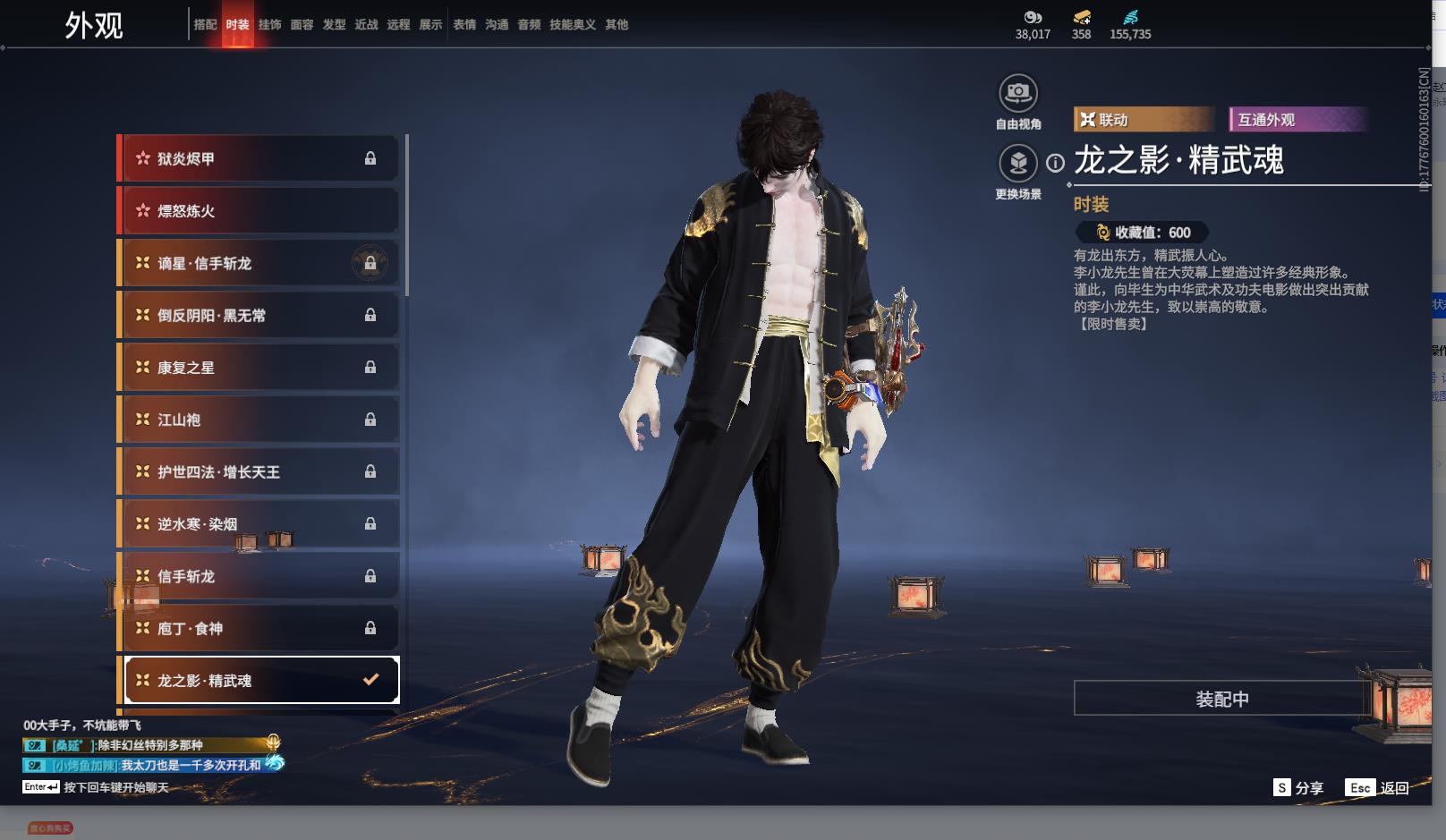1446x840 pixels.
Task: Choose the 表情 emotes tab
Action: 464,25
